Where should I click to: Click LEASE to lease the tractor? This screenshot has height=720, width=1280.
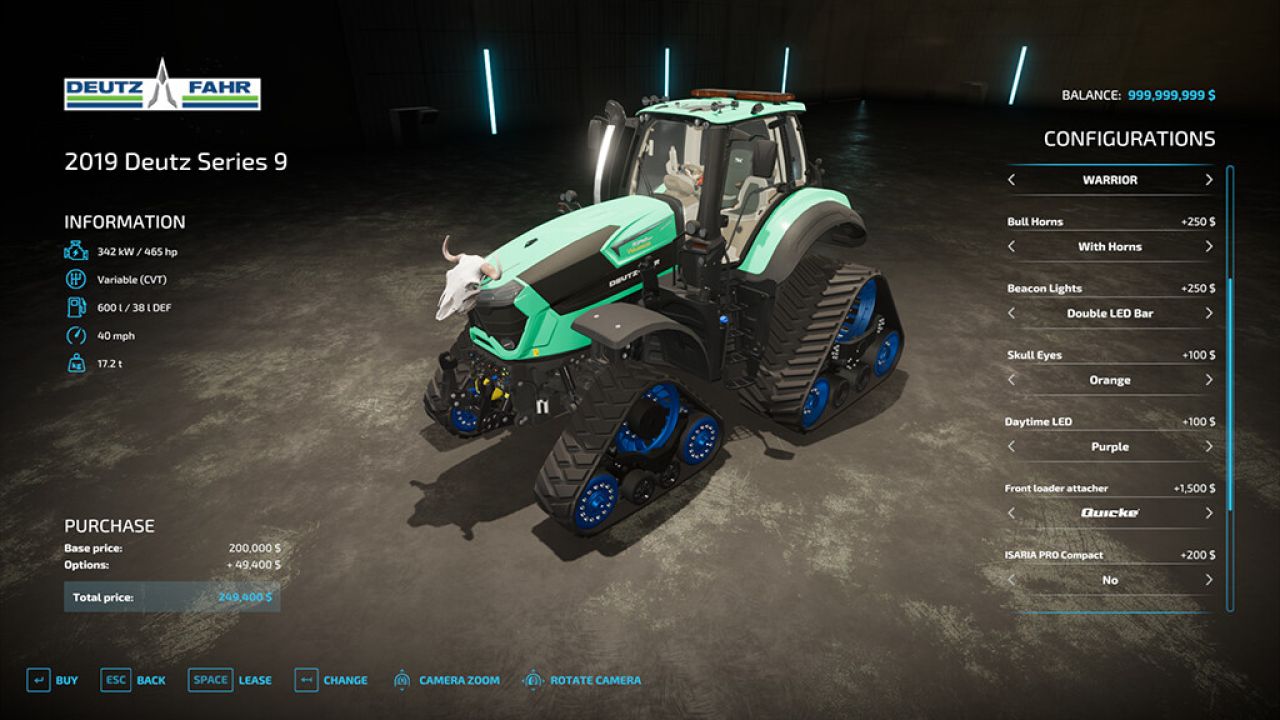tap(255, 679)
